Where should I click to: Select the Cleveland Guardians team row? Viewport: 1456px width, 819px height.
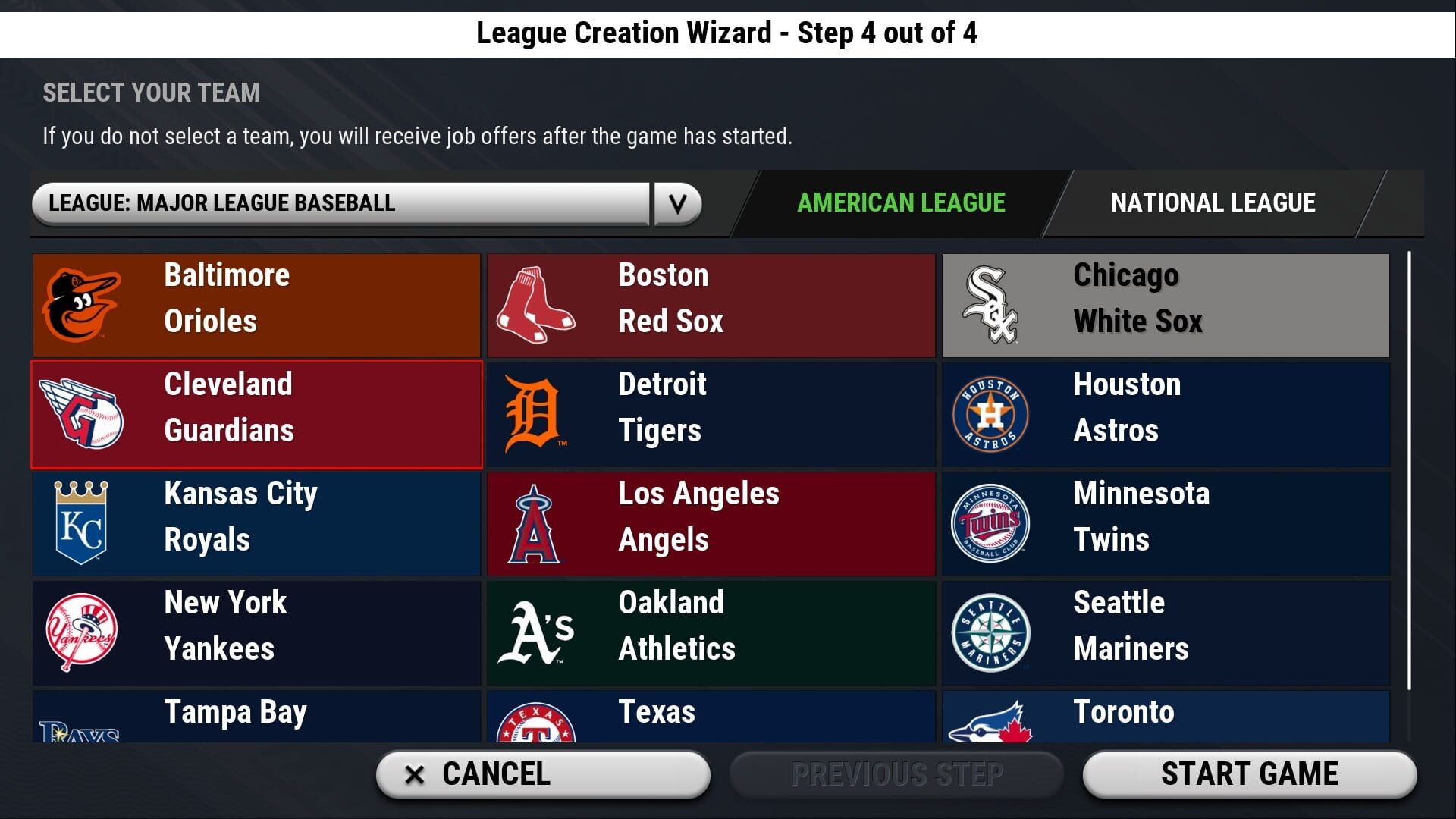point(256,414)
